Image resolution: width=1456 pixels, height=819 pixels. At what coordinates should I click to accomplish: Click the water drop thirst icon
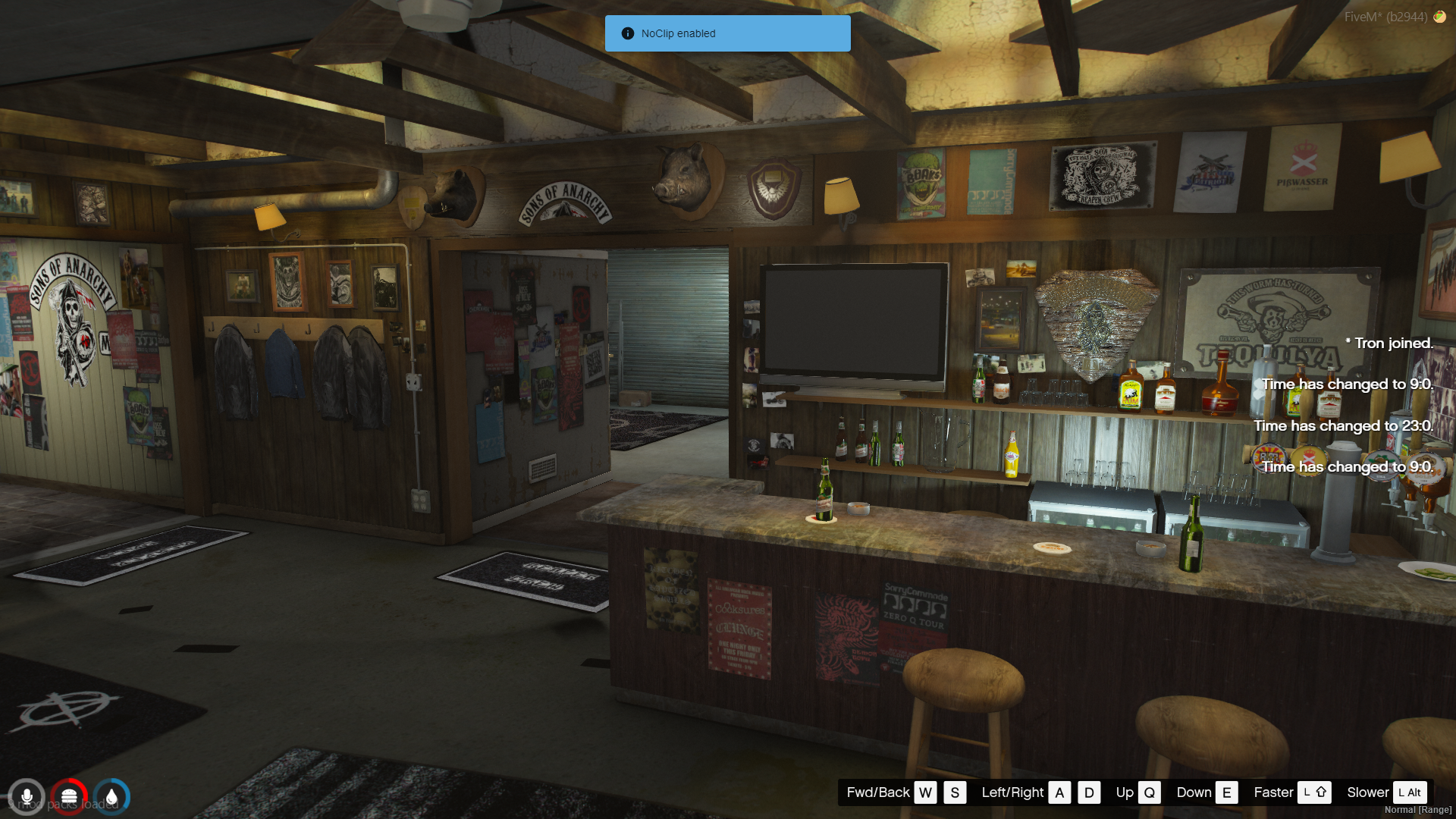click(x=111, y=797)
